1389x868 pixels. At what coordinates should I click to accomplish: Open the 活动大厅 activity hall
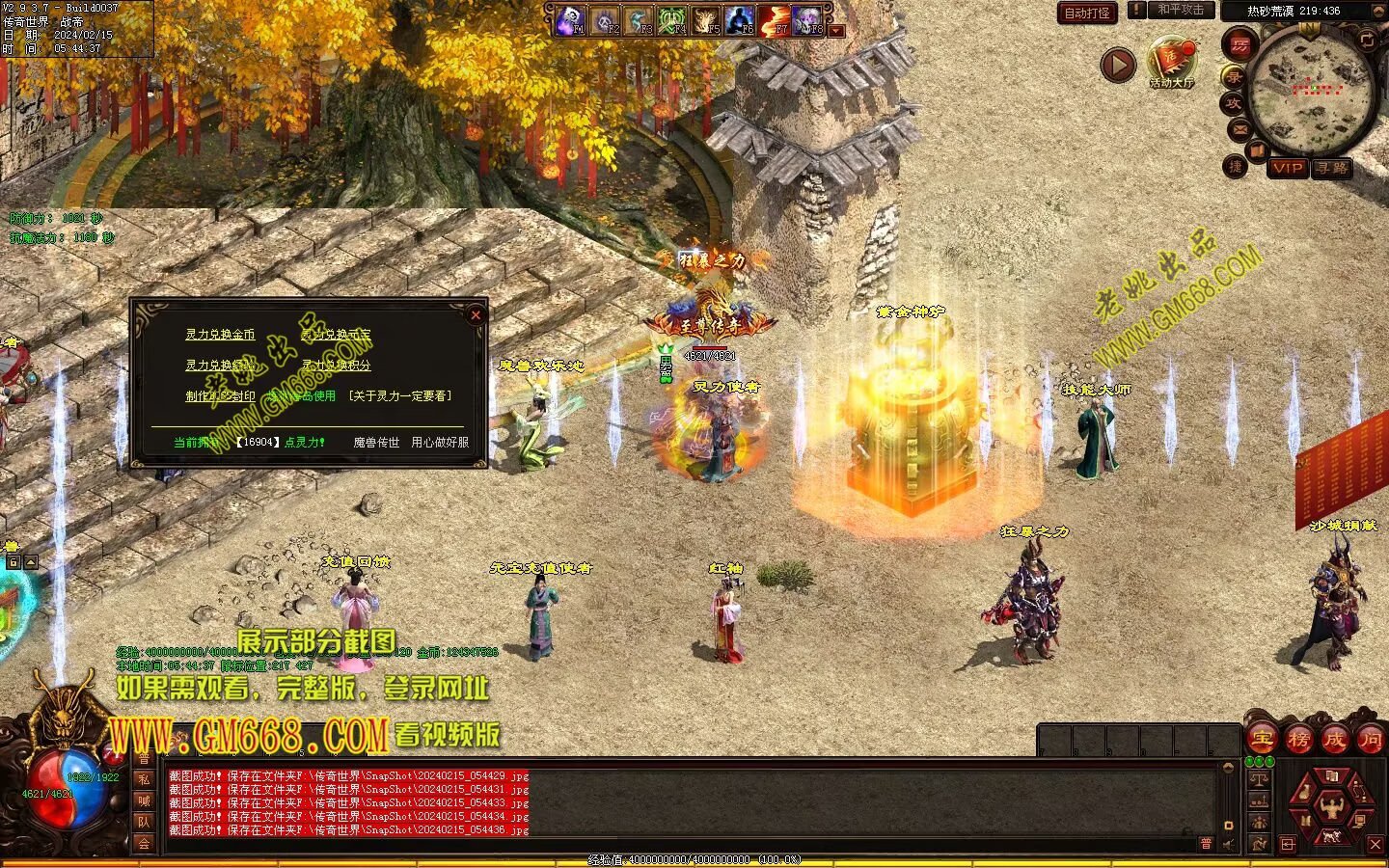click(1171, 64)
